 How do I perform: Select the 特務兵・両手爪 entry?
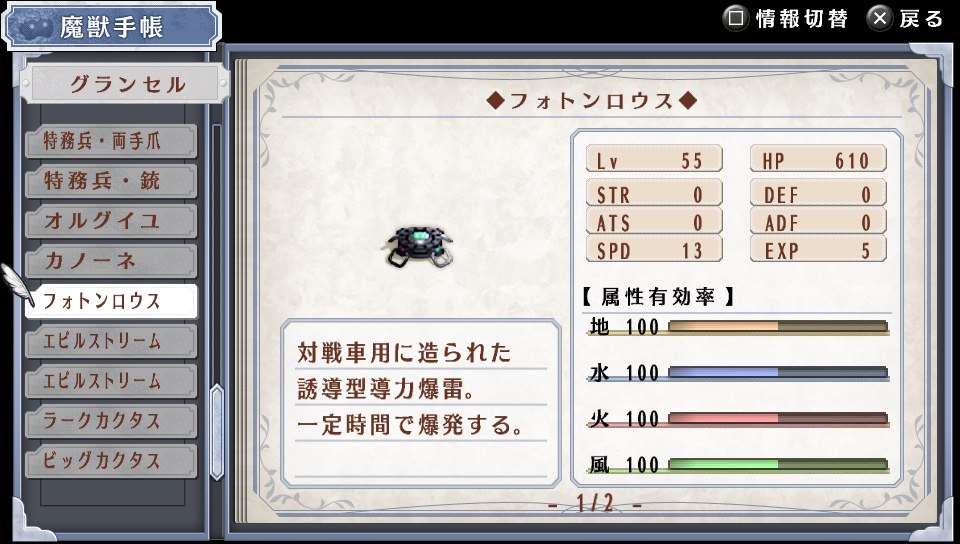click(110, 142)
